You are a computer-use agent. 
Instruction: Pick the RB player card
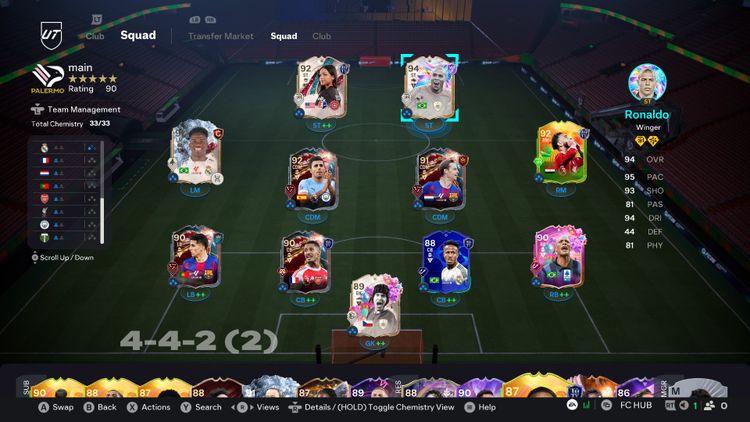pyautogui.click(x=558, y=260)
